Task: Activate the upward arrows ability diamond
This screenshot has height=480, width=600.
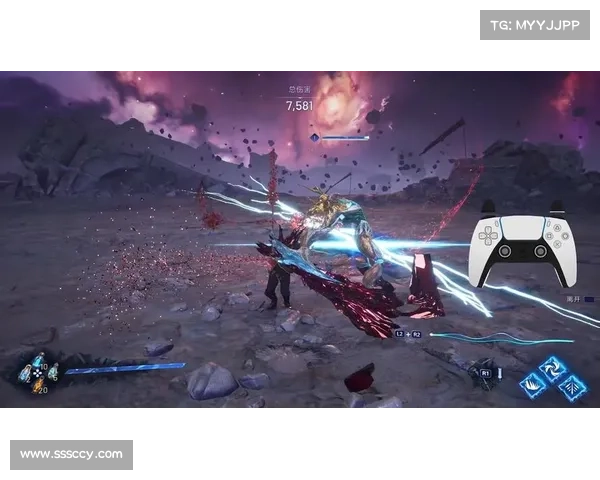Action: (572, 385)
